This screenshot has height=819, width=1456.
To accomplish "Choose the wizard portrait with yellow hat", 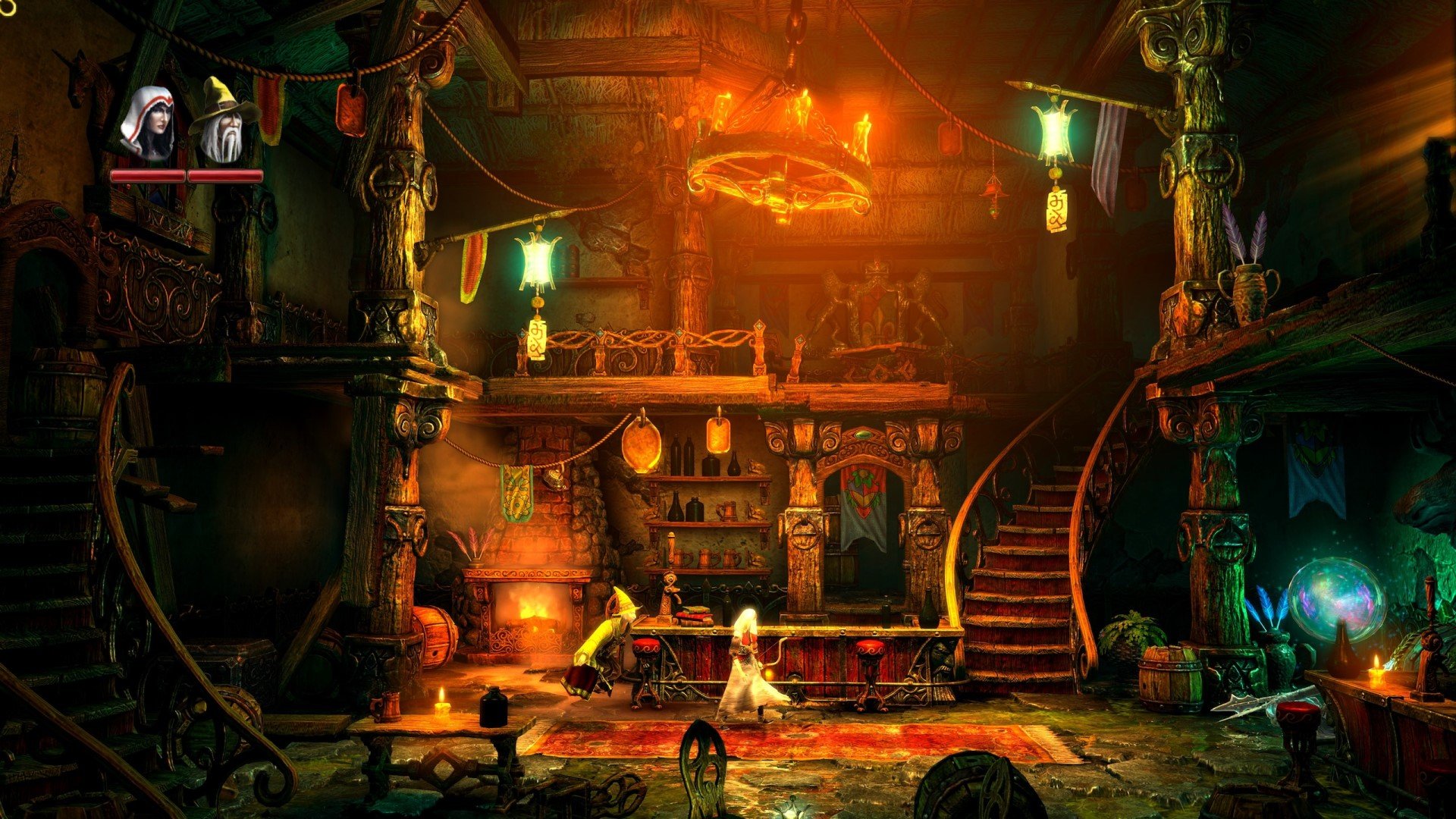I will click(x=222, y=123).
